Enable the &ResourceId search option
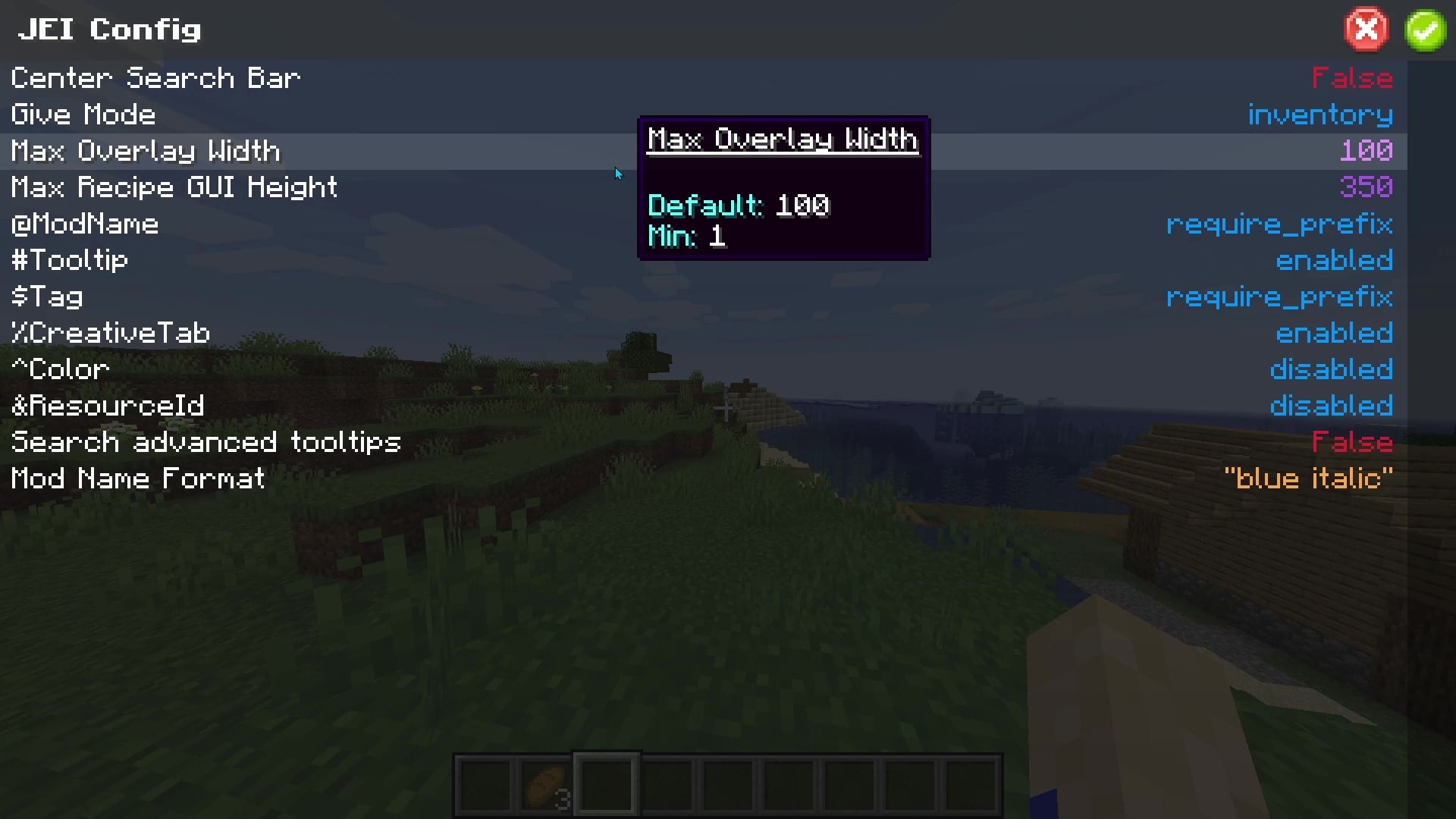The width and height of the screenshot is (1456, 819). pyautogui.click(x=1332, y=406)
